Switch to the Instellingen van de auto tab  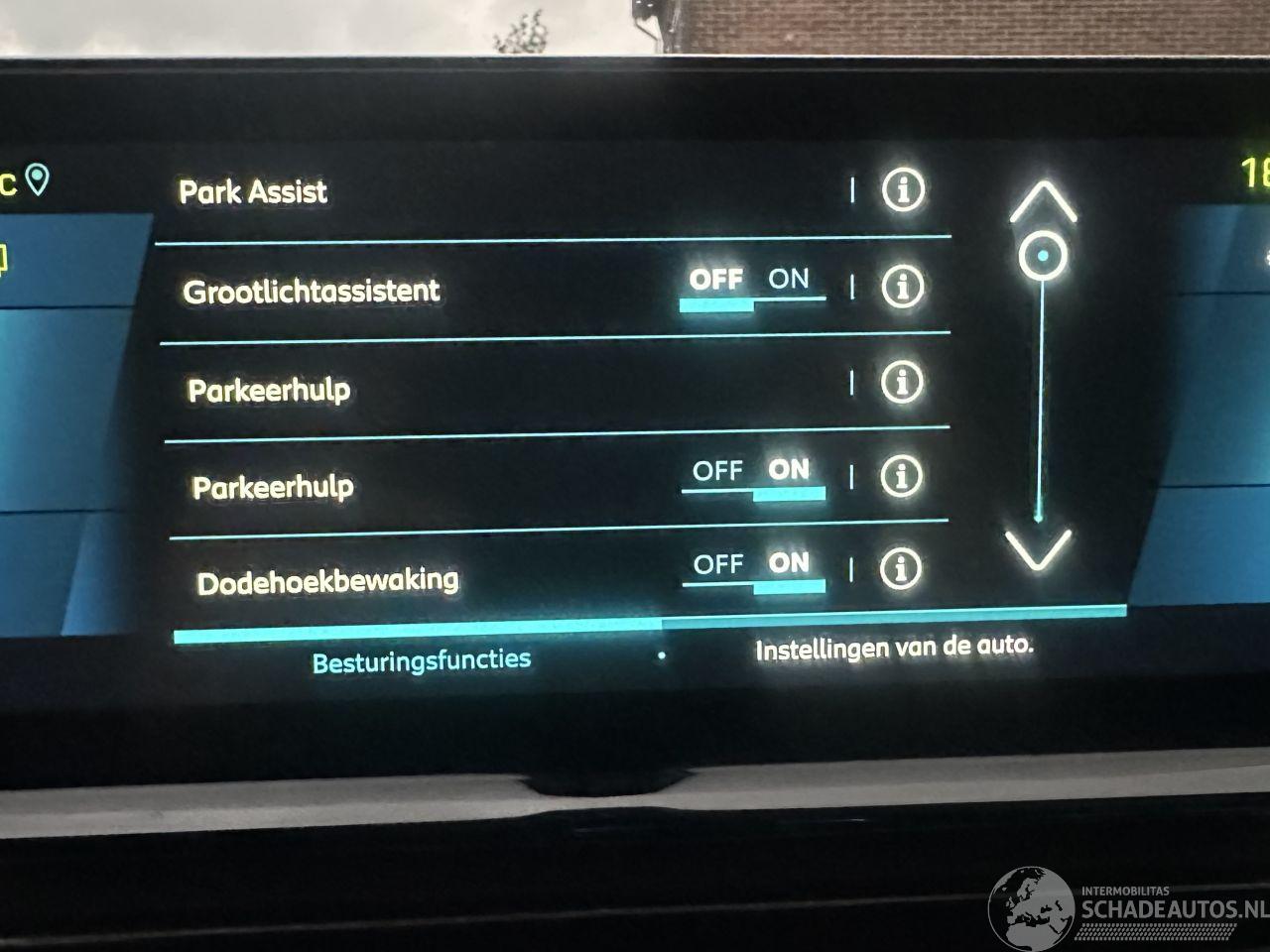[893, 650]
